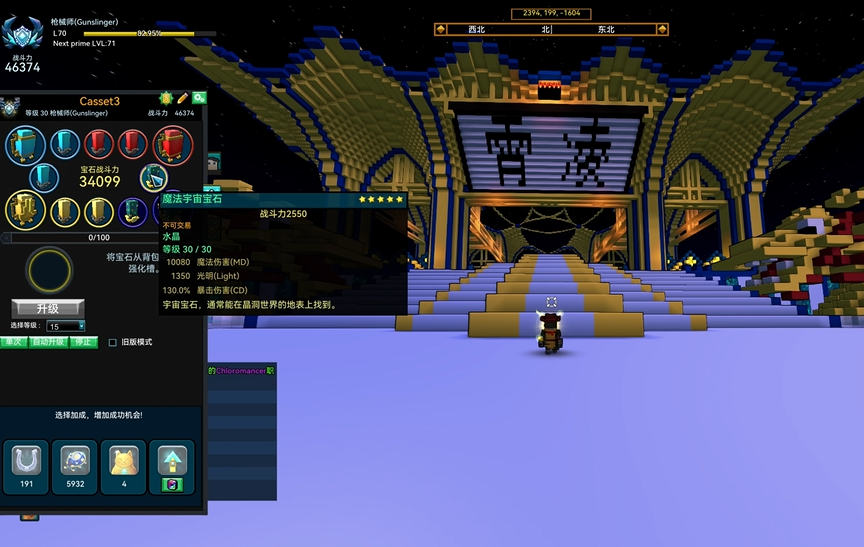
Task: Click the 停止 stop button
Action: (x=84, y=342)
